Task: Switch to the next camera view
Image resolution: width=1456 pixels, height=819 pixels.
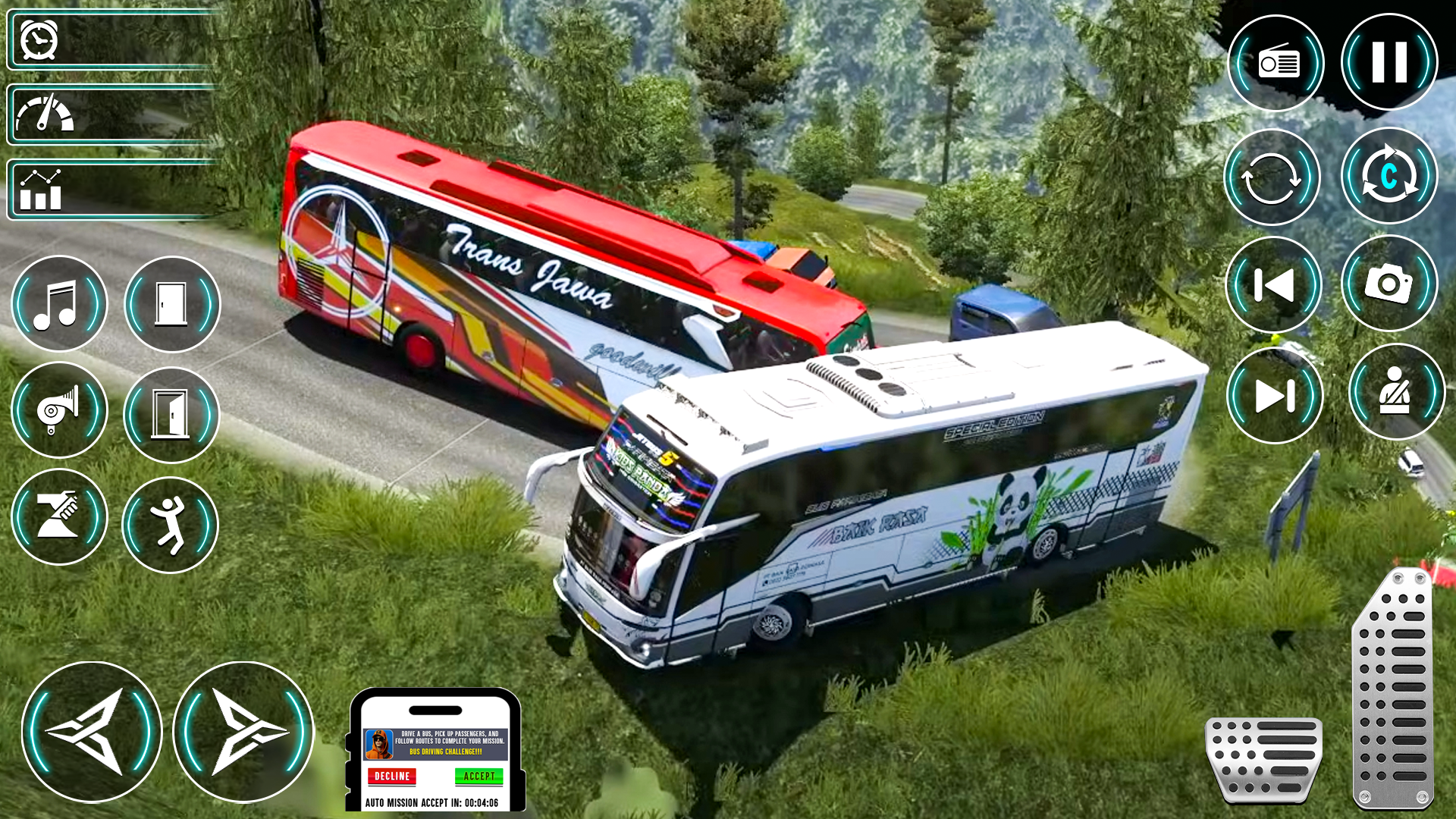Action: pos(1389,176)
